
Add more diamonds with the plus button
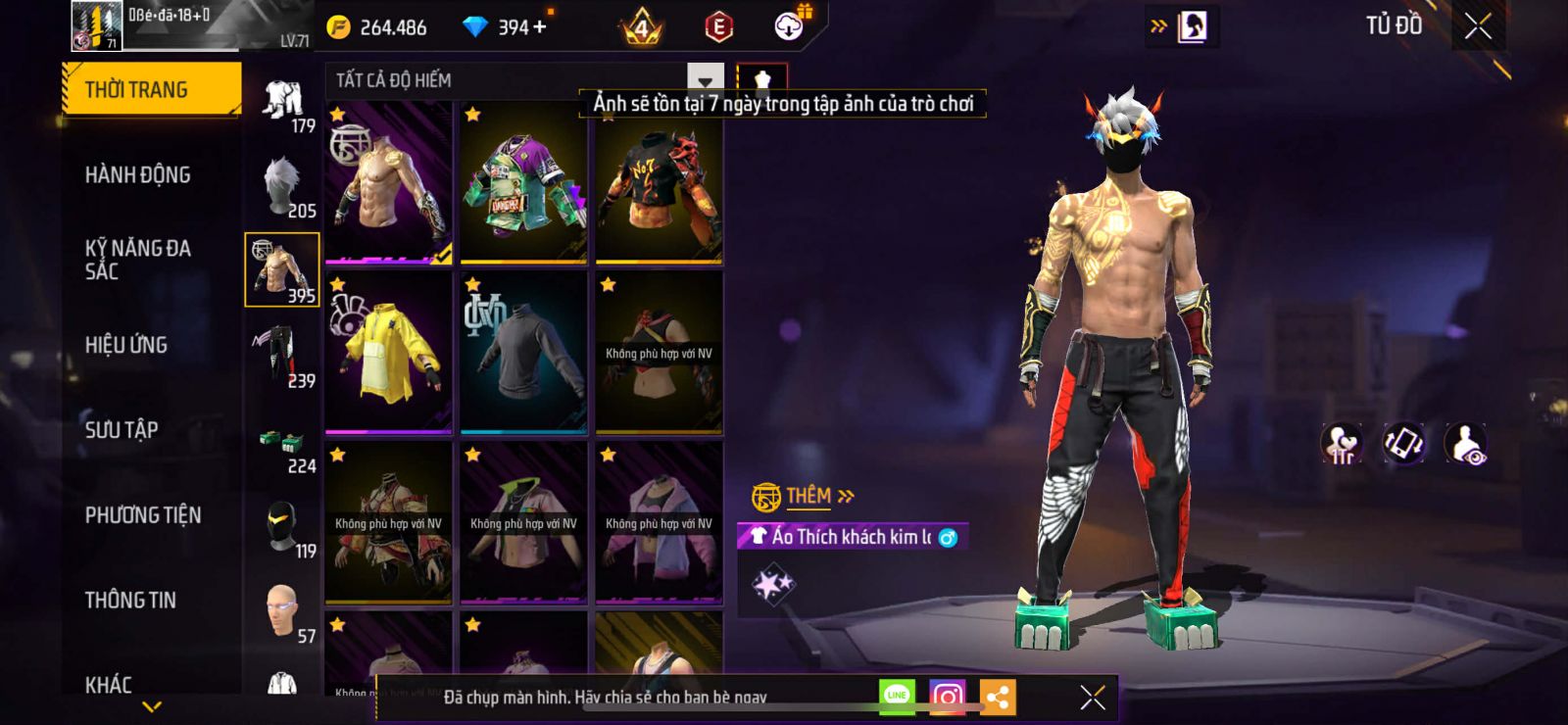point(540,27)
